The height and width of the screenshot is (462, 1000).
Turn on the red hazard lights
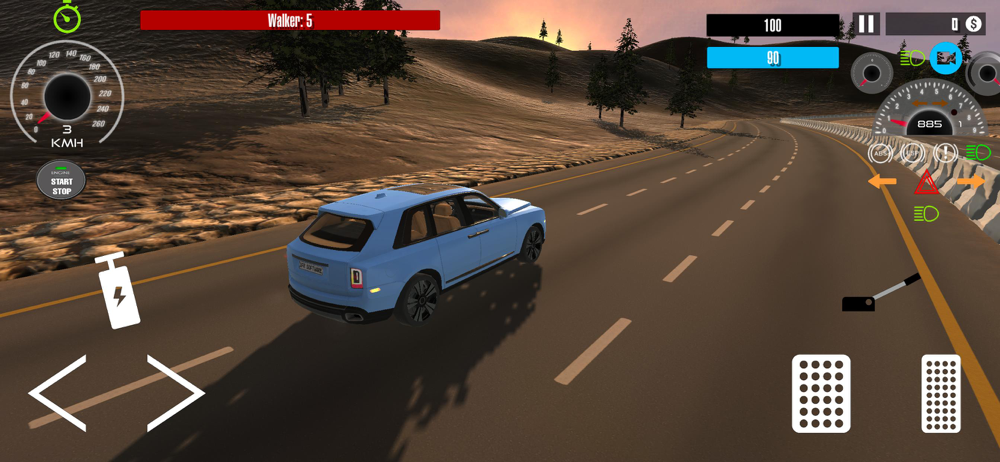[926, 183]
